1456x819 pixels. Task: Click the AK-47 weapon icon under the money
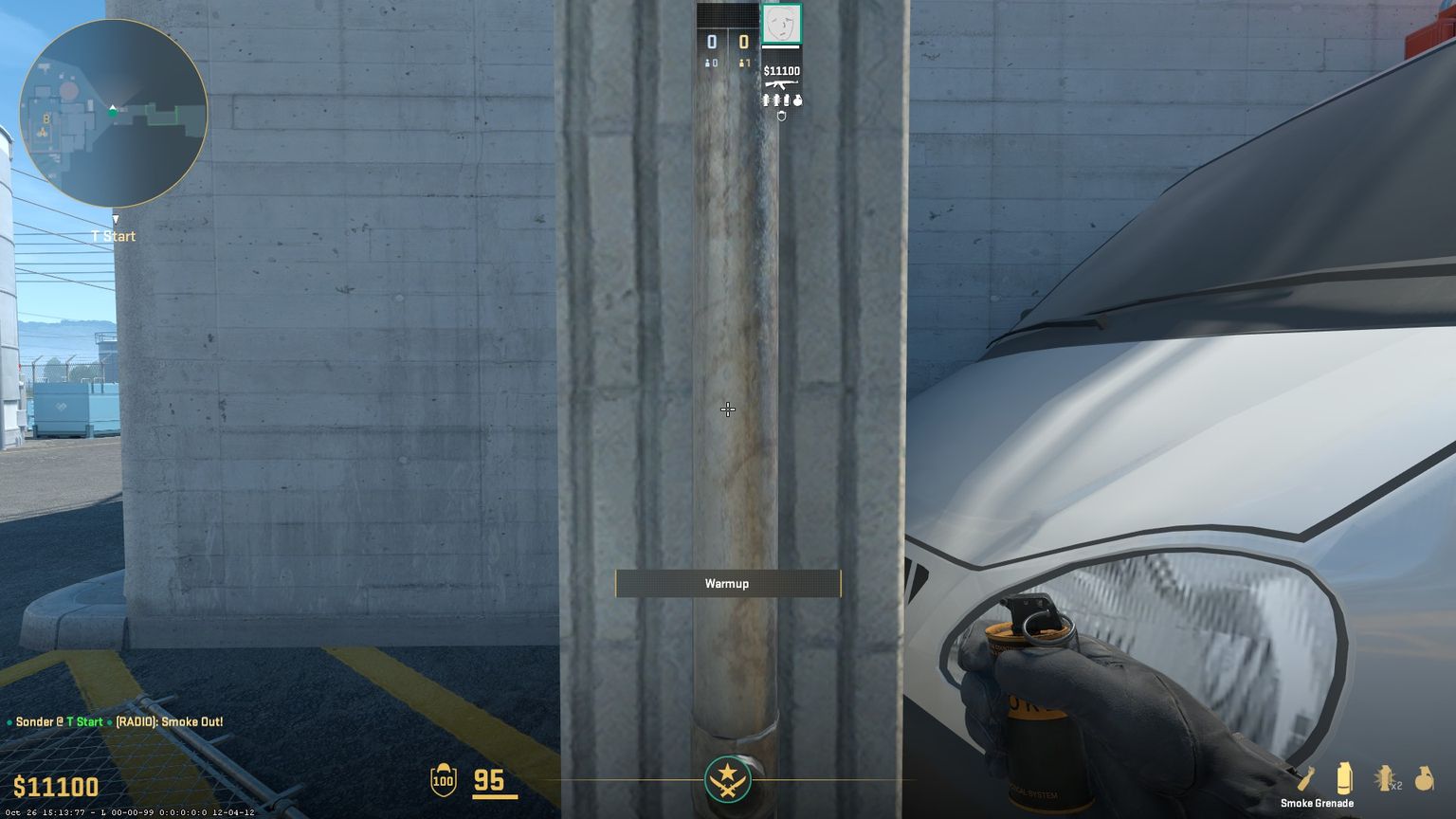pos(781,86)
